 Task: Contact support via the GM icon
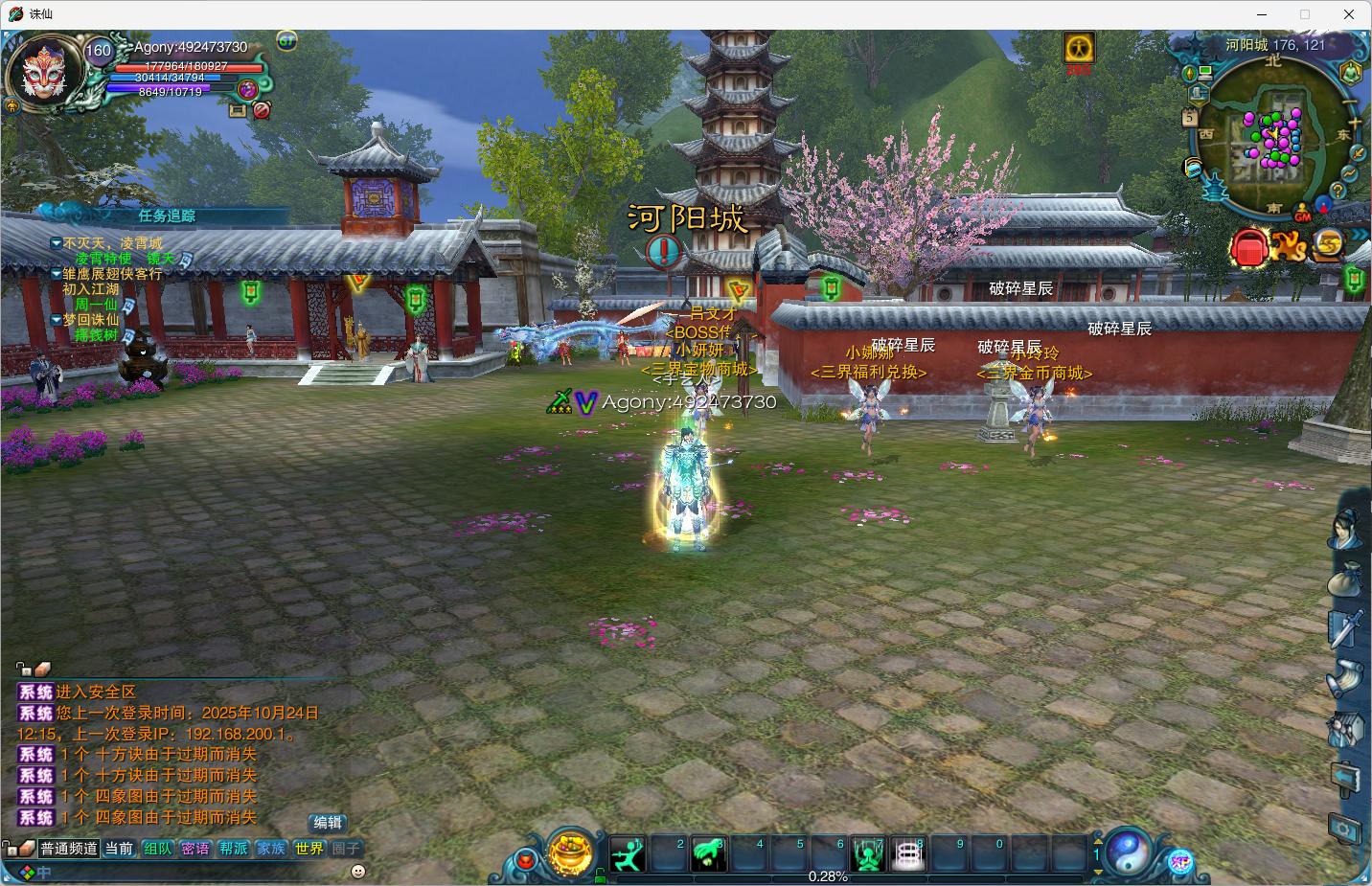click(x=1302, y=216)
